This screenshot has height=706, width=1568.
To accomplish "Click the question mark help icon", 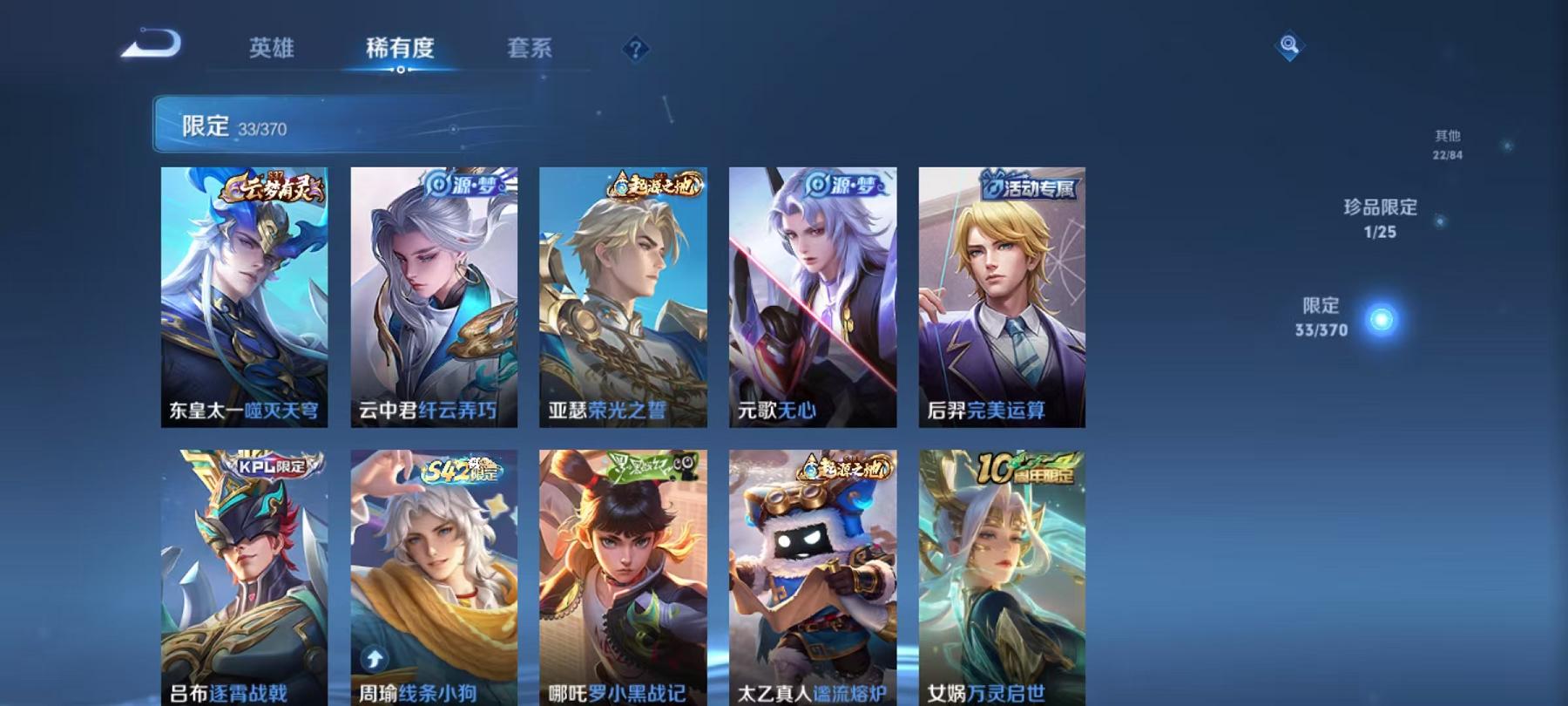I will point(637,50).
